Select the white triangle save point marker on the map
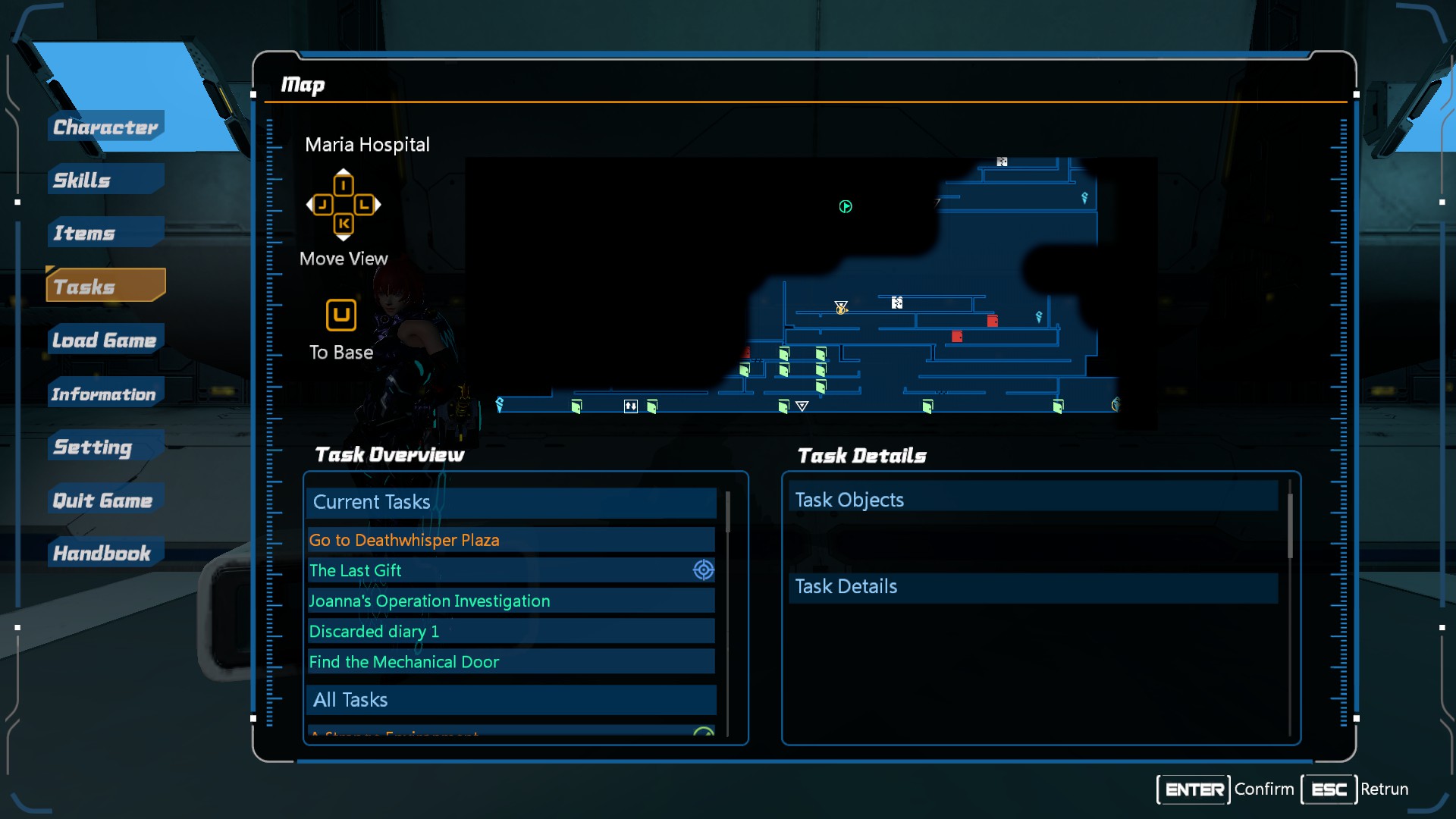The image size is (1456, 819). coord(802,406)
